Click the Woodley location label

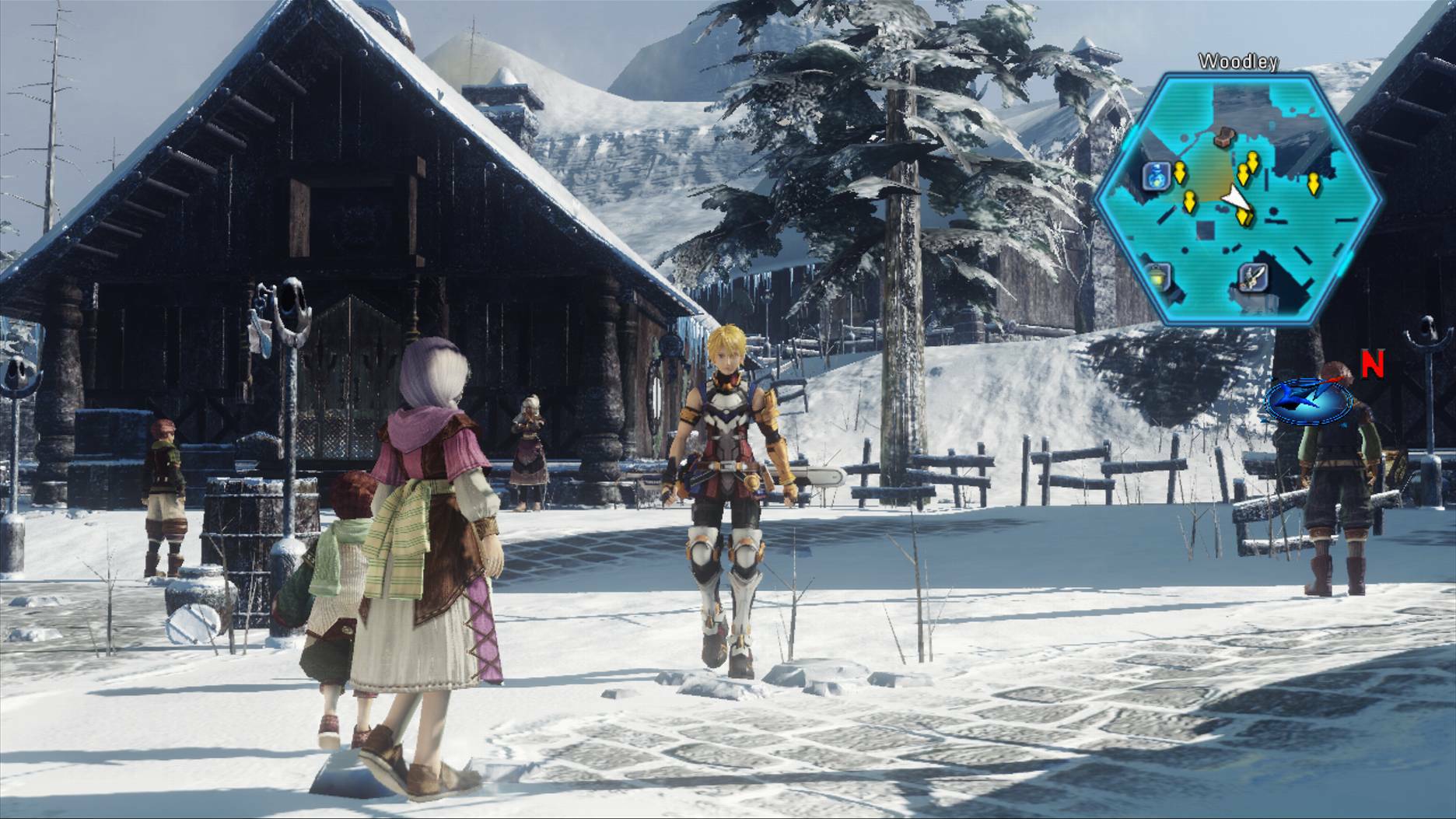[1237, 60]
